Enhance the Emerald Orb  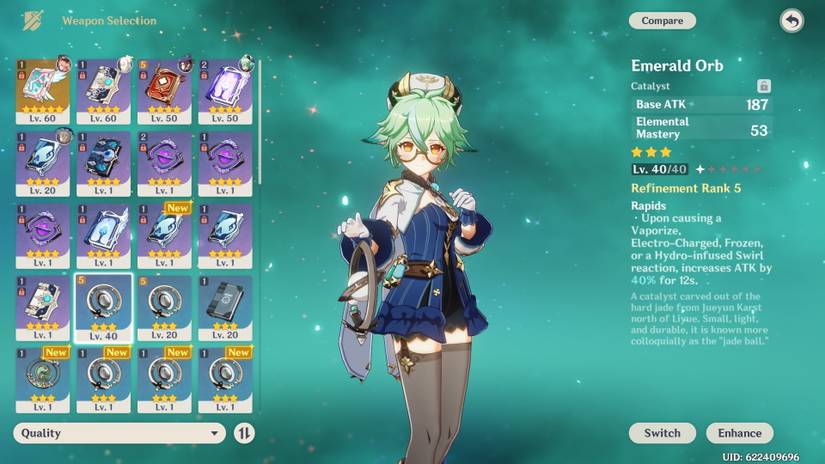click(x=739, y=433)
